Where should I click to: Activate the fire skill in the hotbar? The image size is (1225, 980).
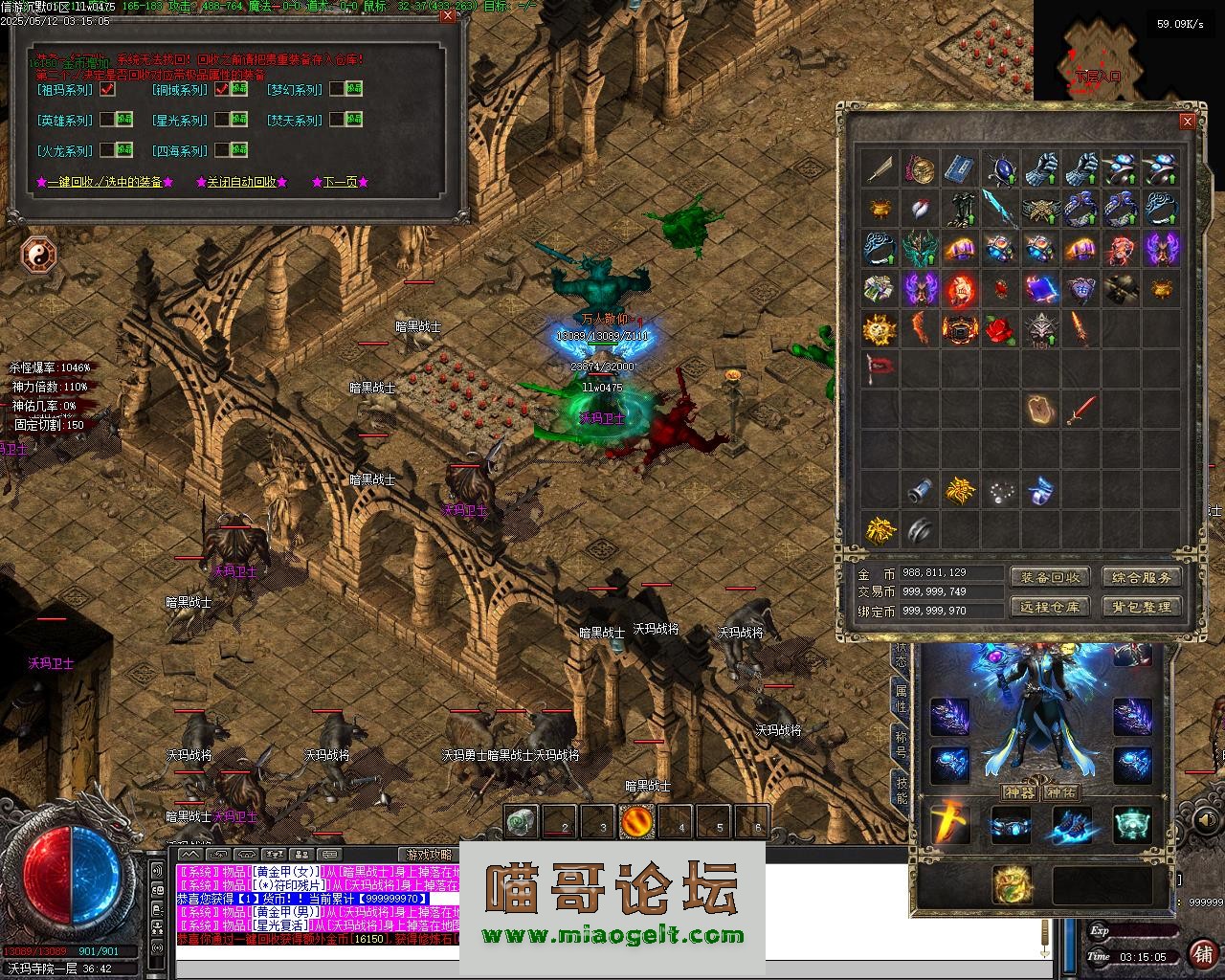636,821
